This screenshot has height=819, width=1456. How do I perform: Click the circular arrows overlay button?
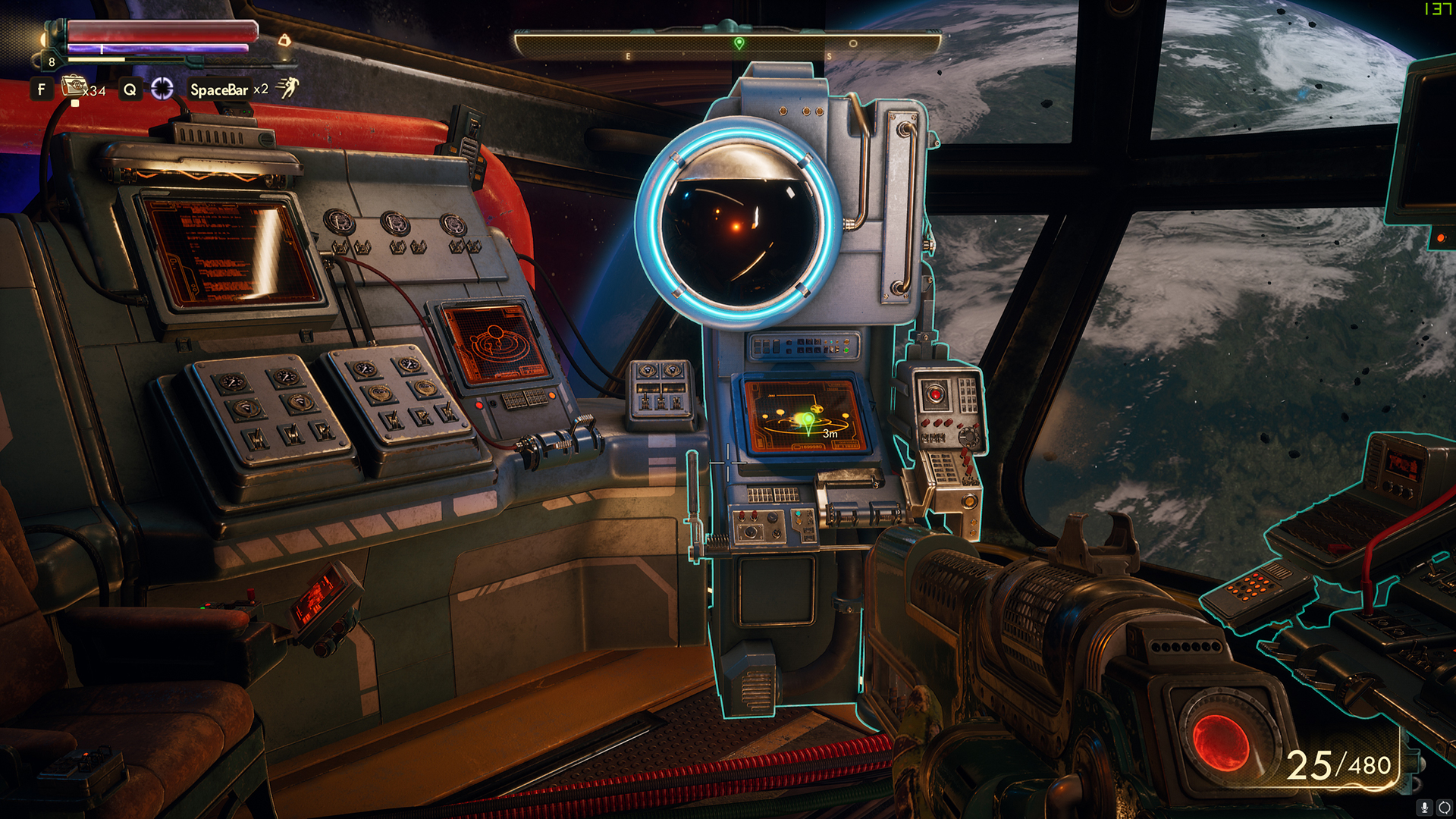click(x=1445, y=808)
